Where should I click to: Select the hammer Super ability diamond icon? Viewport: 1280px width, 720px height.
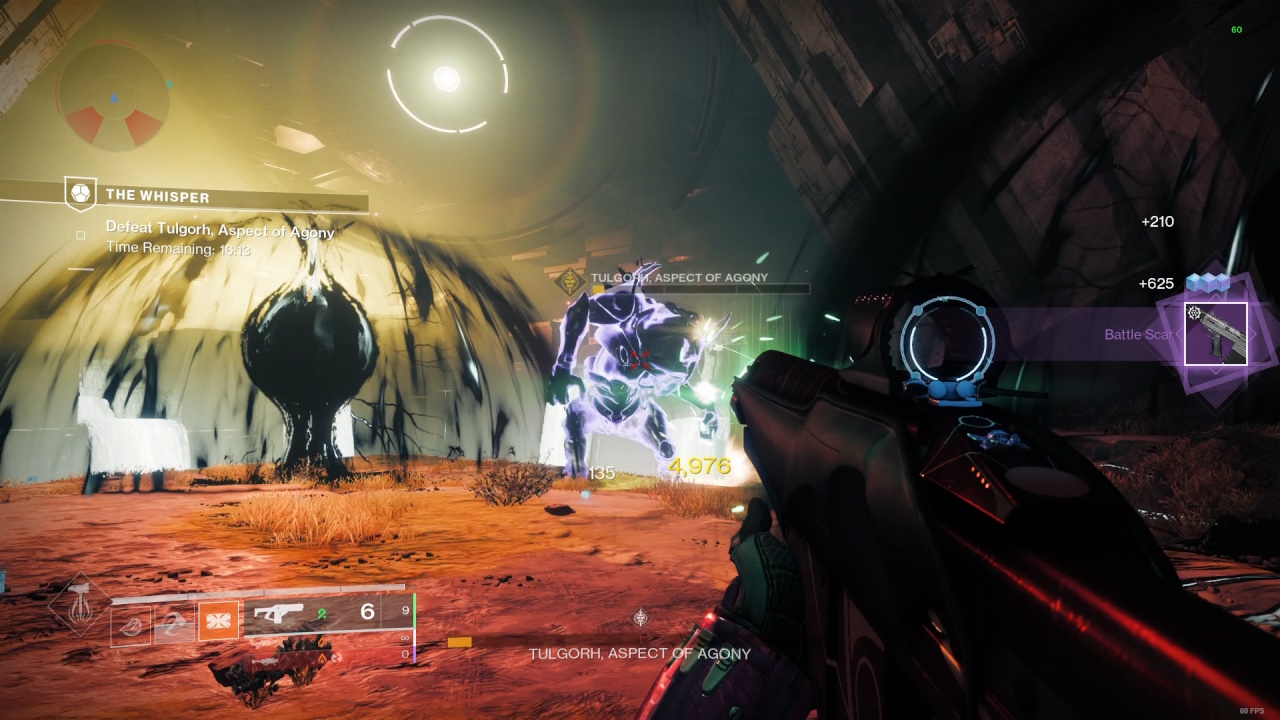coord(79,604)
